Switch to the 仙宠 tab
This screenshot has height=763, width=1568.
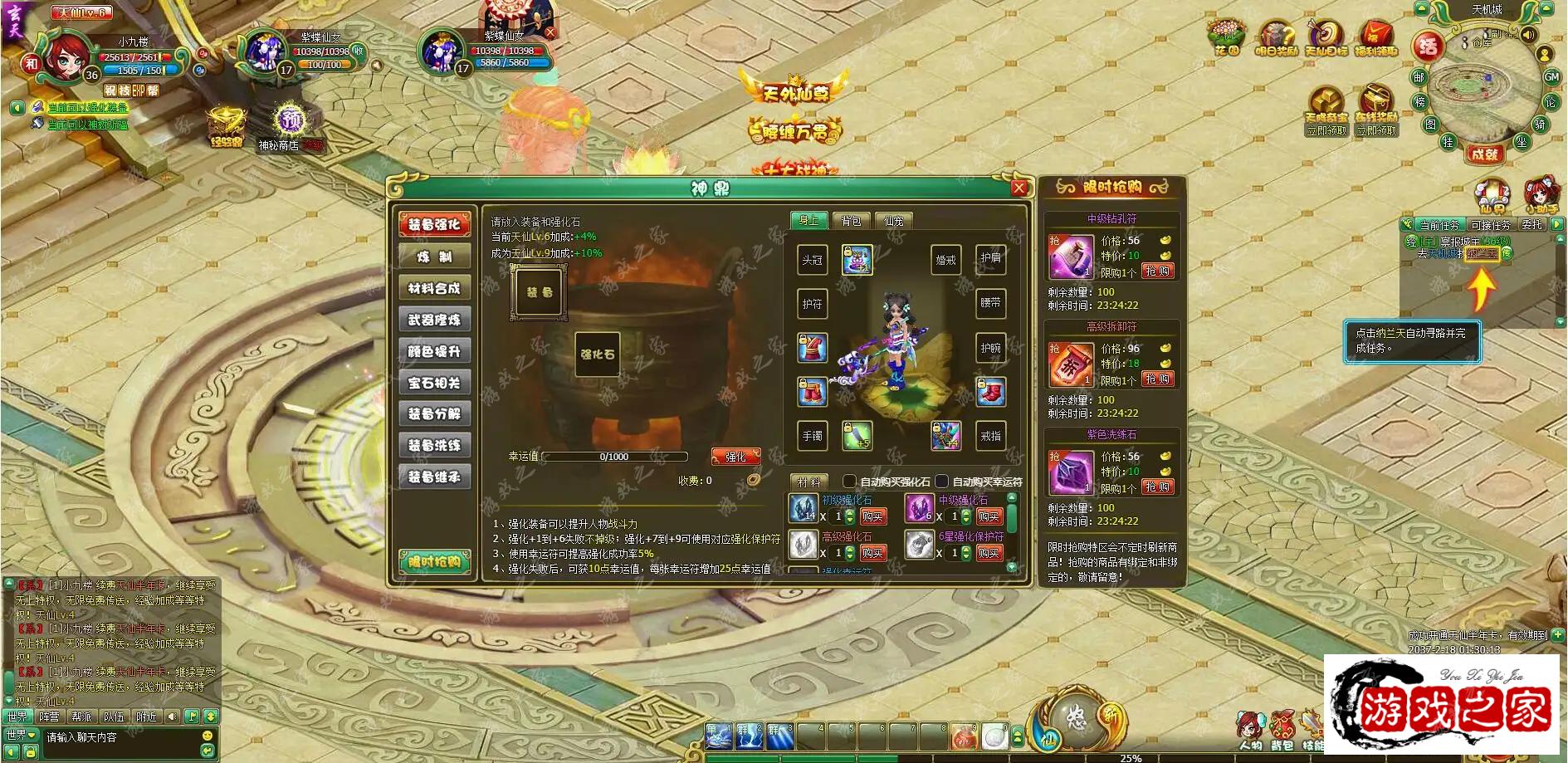click(894, 221)
